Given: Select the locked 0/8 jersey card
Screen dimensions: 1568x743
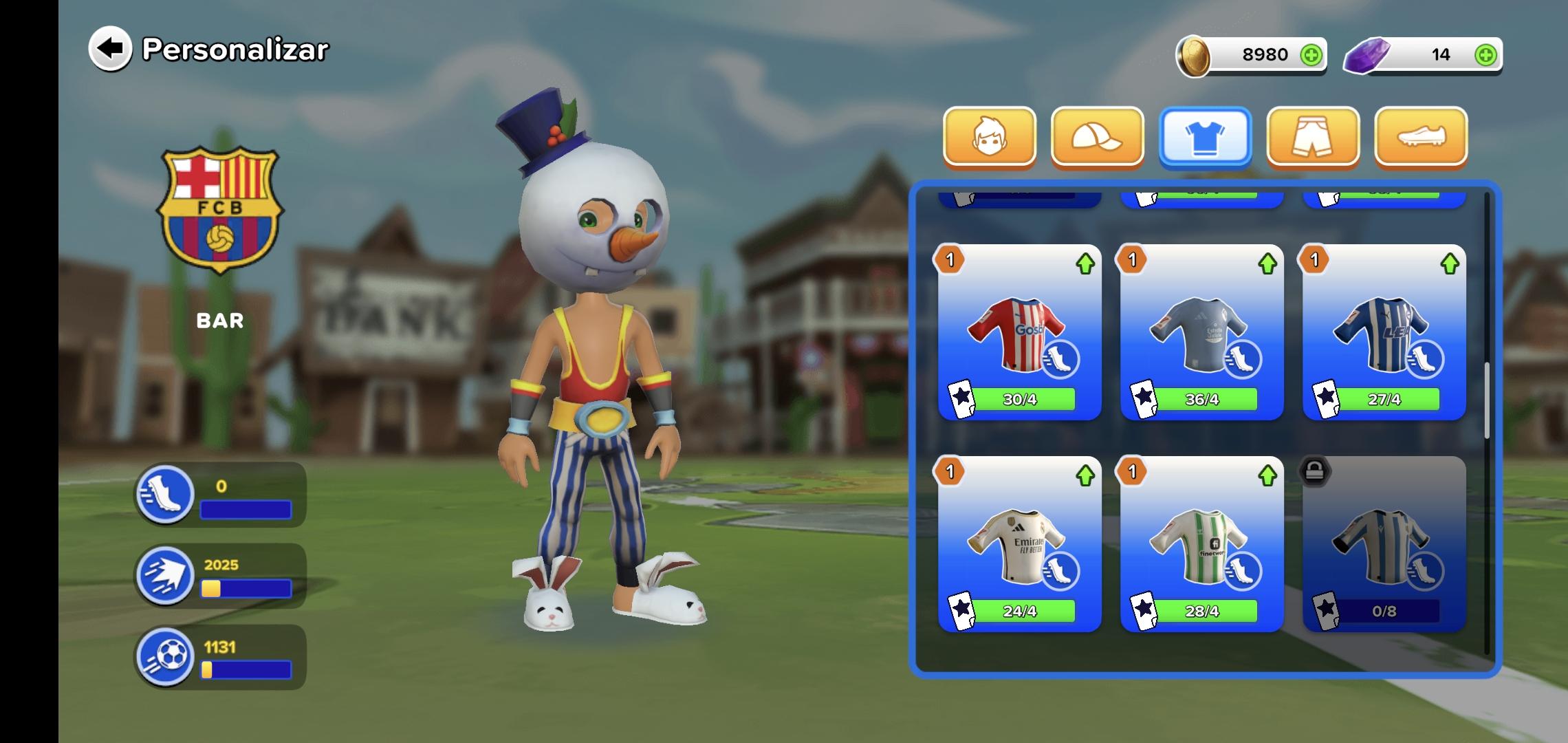Looking at the screenshot, I should 1384,544.
